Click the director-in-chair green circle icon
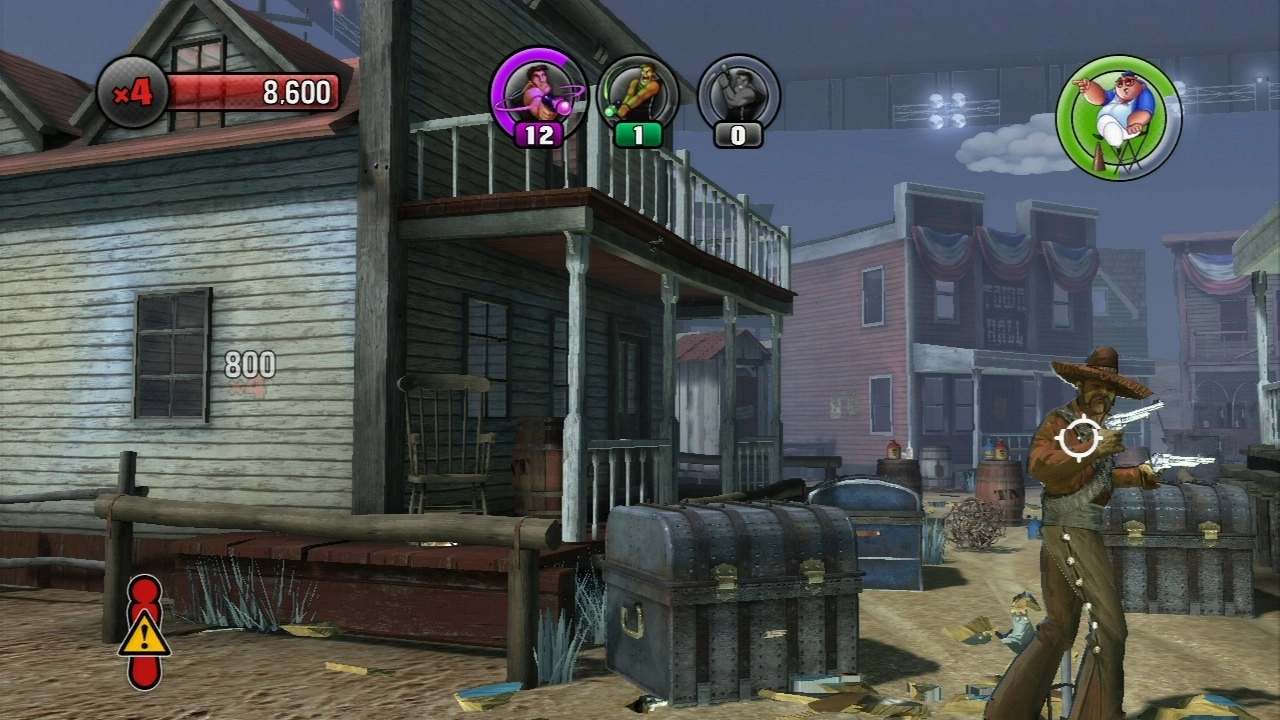The height and width of the screenshot is (720, 1280). point(1118,117)
